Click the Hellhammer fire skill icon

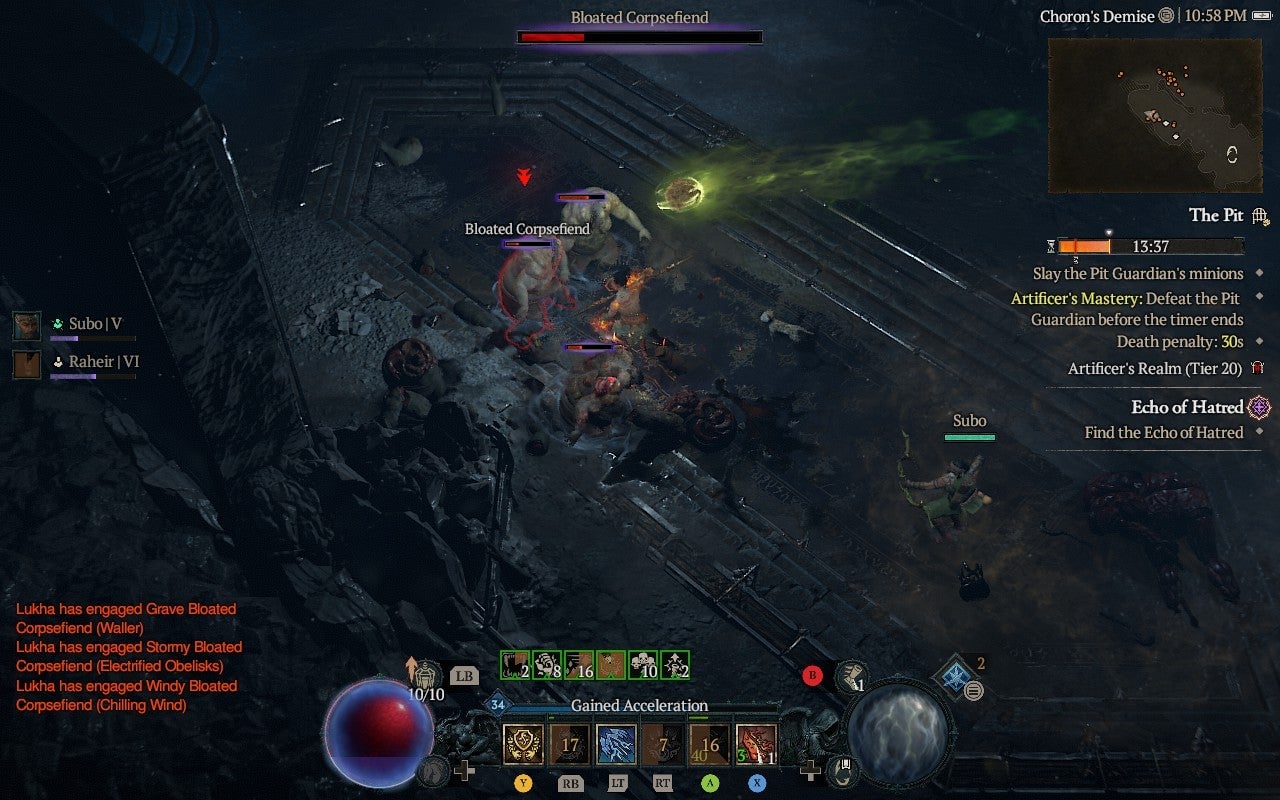(753, 743)
